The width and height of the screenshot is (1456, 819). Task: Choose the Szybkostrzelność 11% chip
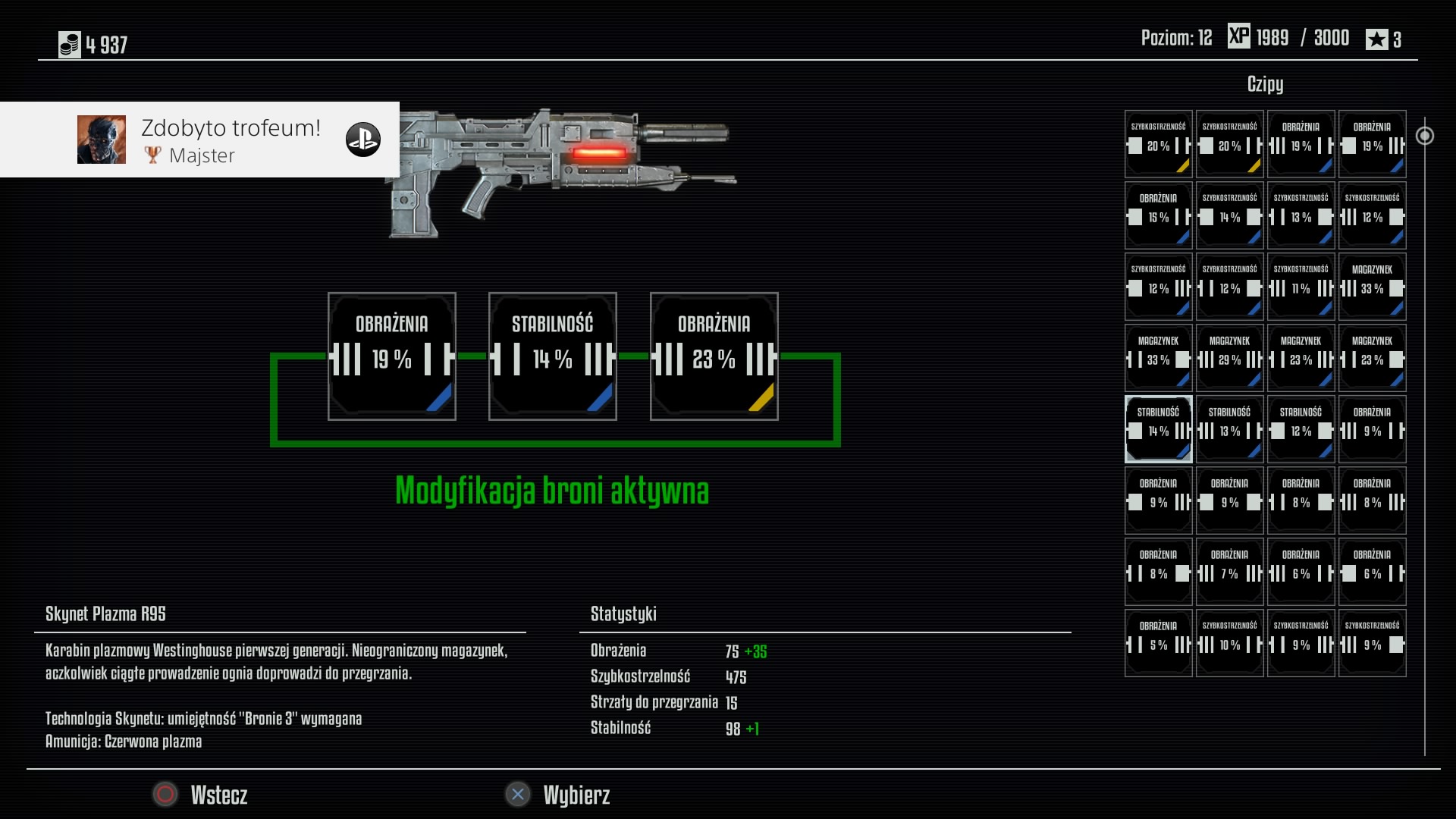click(x=1301, y=287)
